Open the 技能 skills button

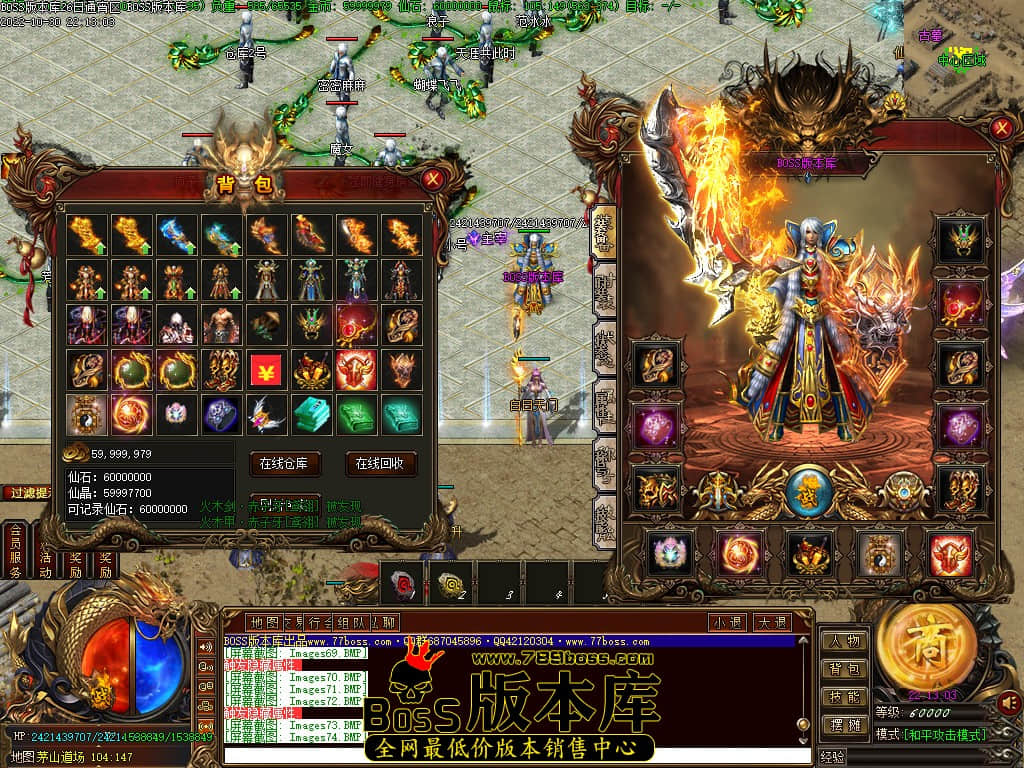coord(844,697)
